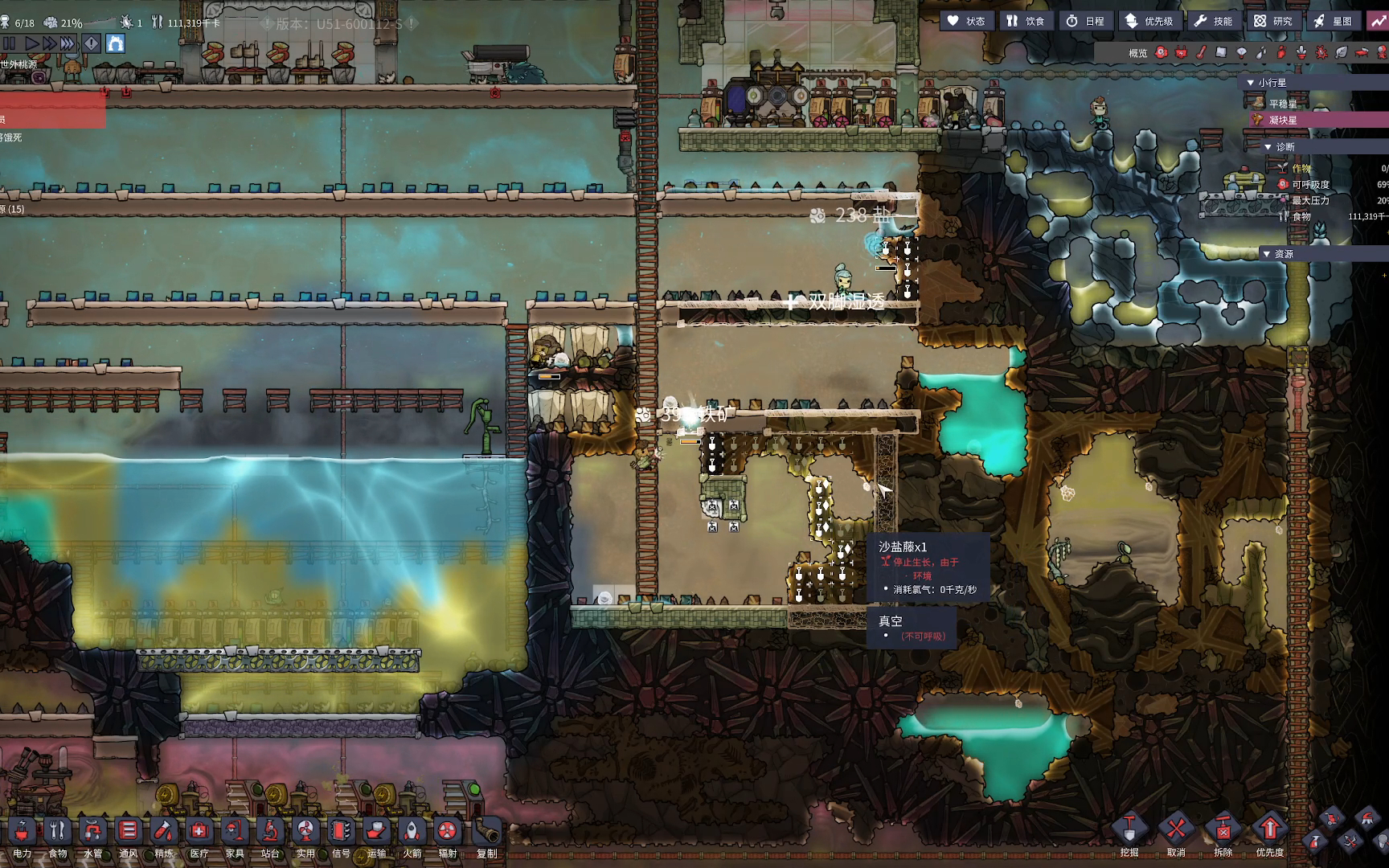1389x868 pixels.
Task: Open the 星图 (Starmap) screen
Action: 1333,21
